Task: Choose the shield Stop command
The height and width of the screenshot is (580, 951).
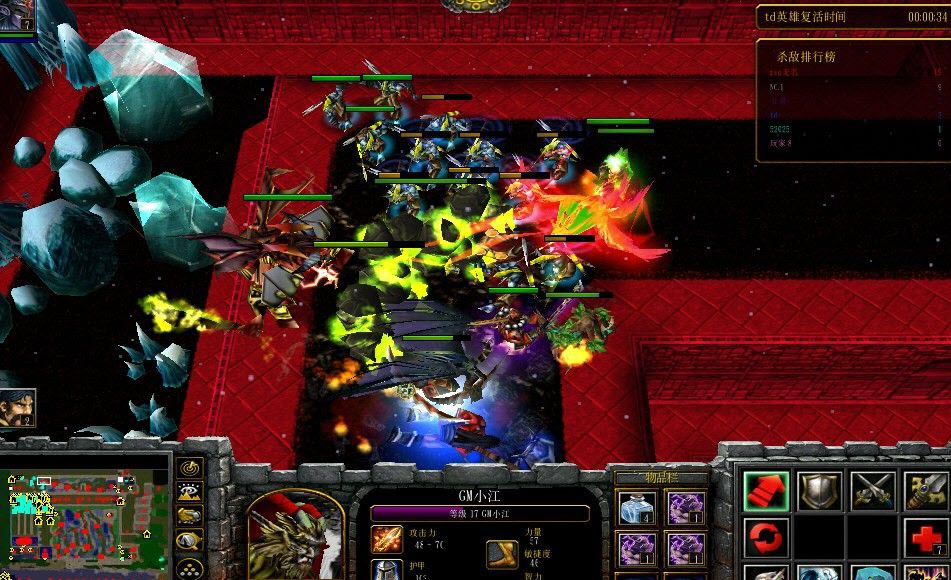Action: click(x=819, y=491)
